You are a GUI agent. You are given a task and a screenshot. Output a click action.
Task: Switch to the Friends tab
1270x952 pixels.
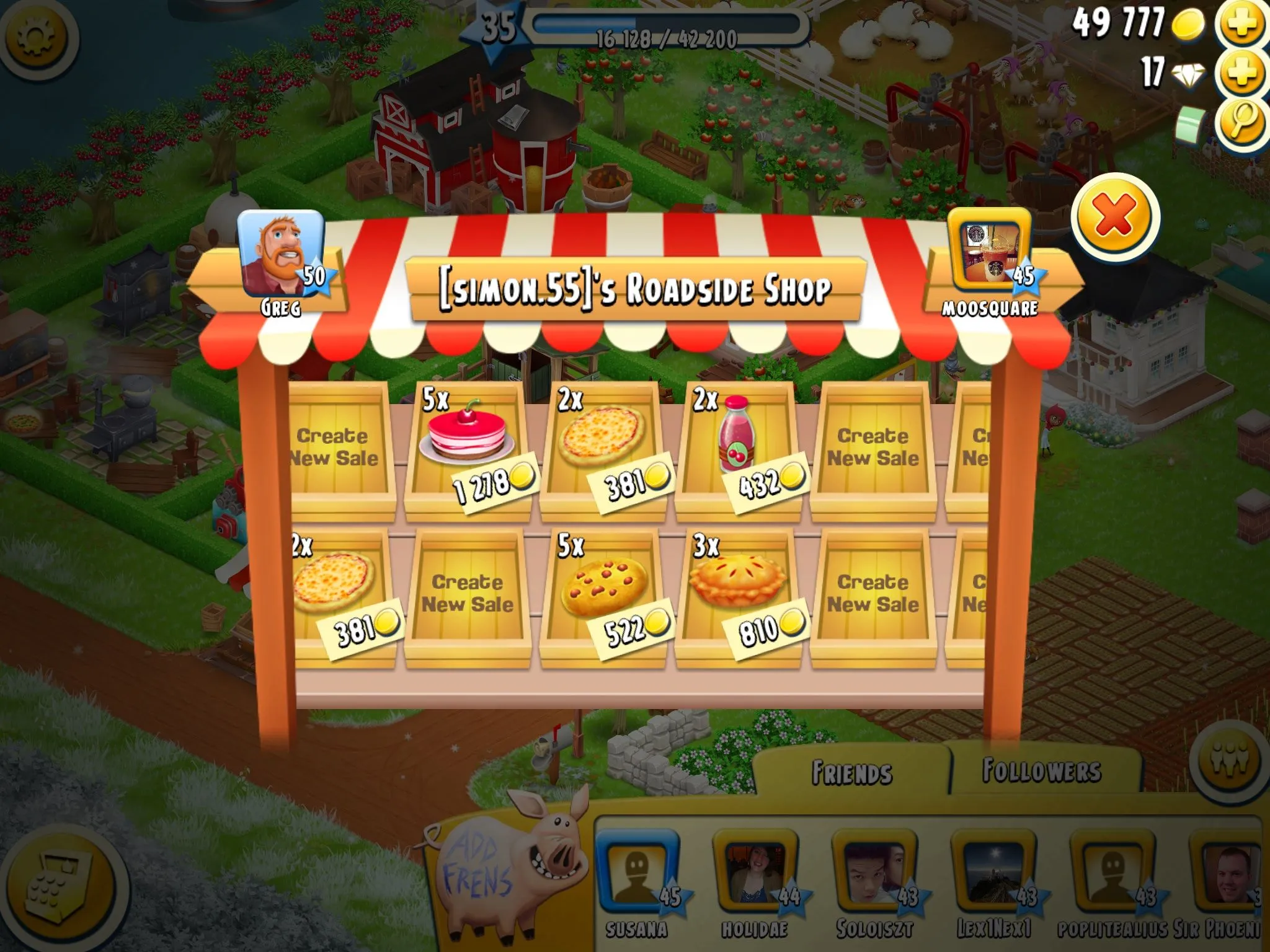tap(852, 772)
